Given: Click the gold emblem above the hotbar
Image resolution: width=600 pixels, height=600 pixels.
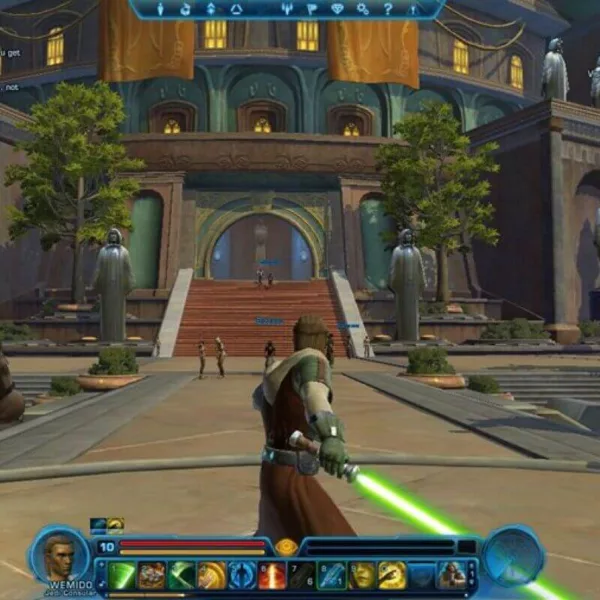Looking at the screenshot, I should click(286, 547).
